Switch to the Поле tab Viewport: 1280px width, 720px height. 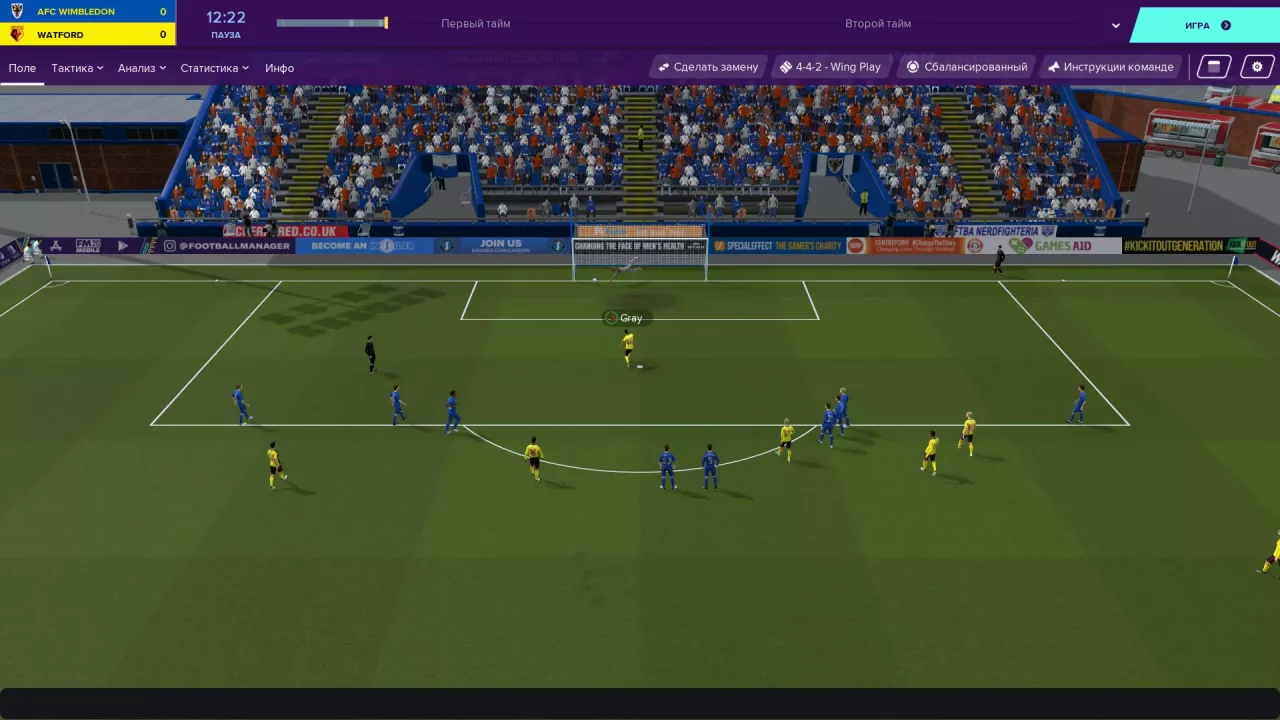[x=22, y=67]
